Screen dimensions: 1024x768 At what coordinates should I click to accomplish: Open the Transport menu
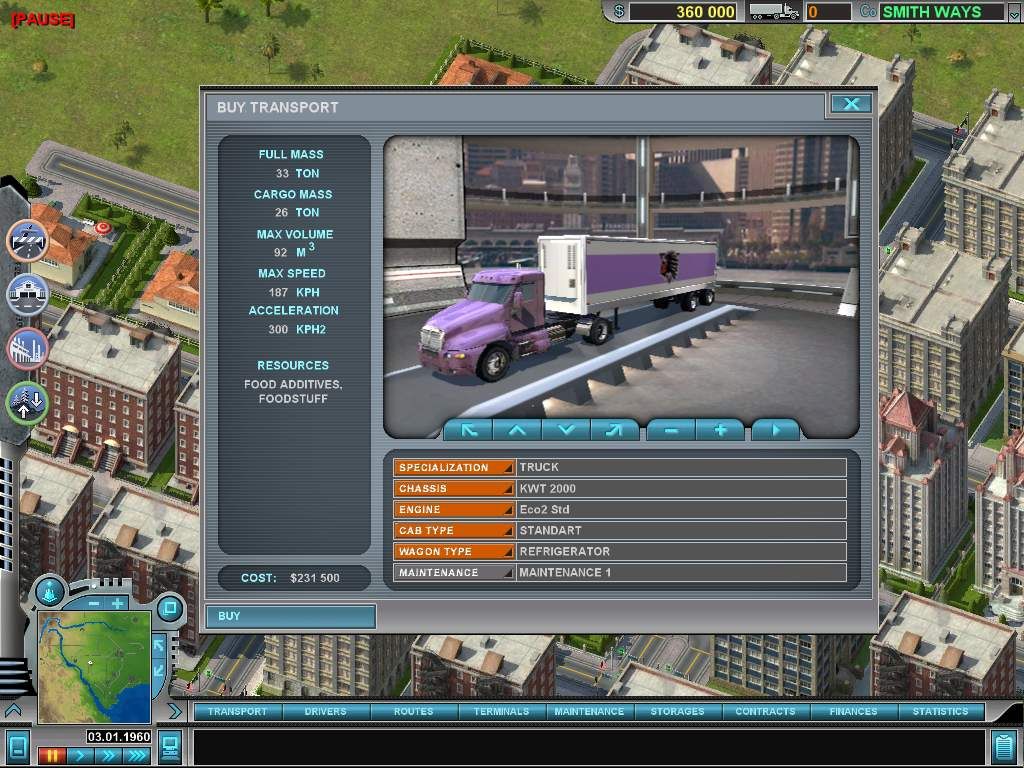pyautogui.click(x=237, y=712)
